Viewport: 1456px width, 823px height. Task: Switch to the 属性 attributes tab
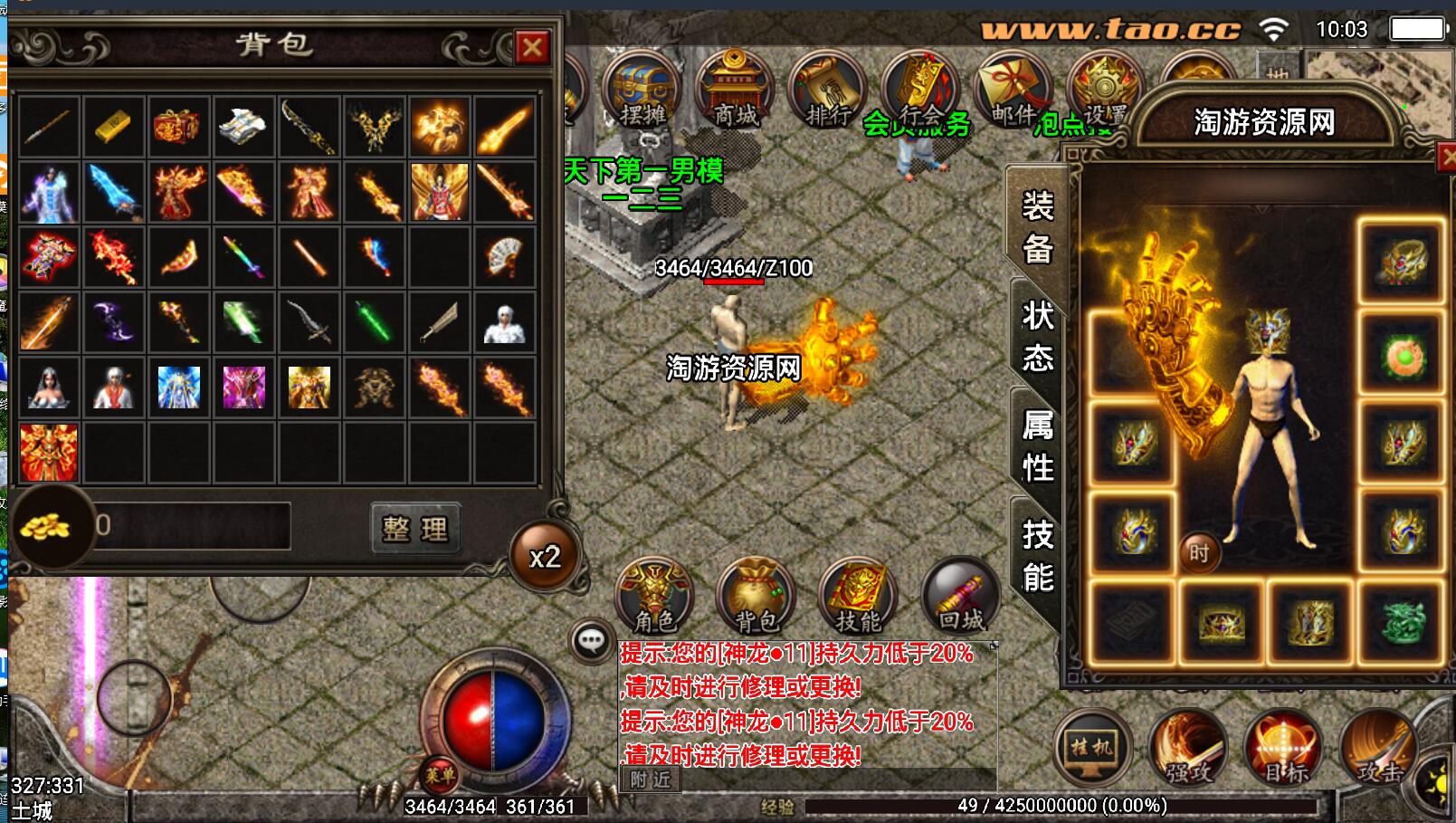1037,447
